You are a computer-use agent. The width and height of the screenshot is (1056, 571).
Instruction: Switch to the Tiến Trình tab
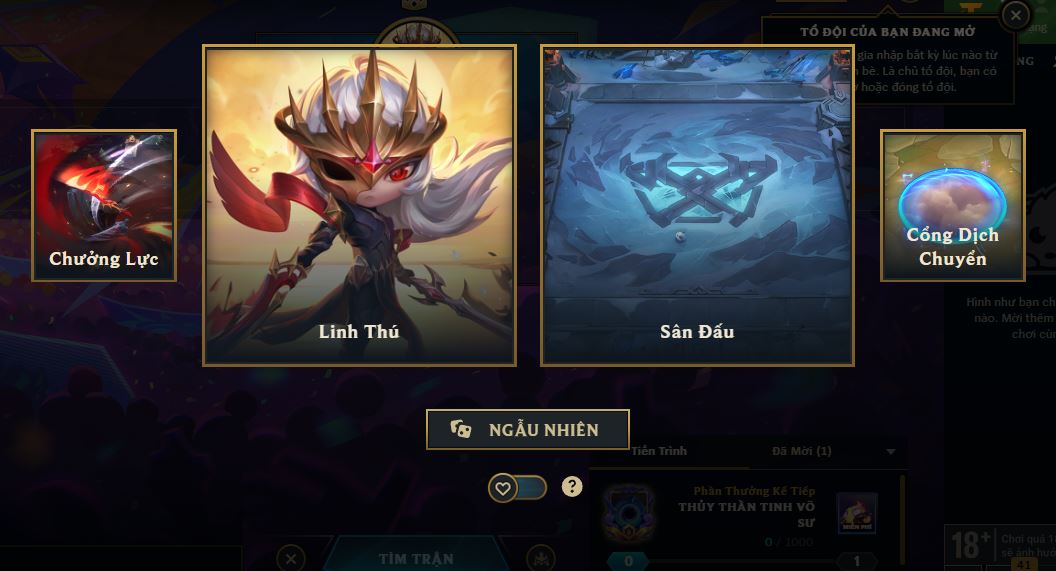(659, 451)
